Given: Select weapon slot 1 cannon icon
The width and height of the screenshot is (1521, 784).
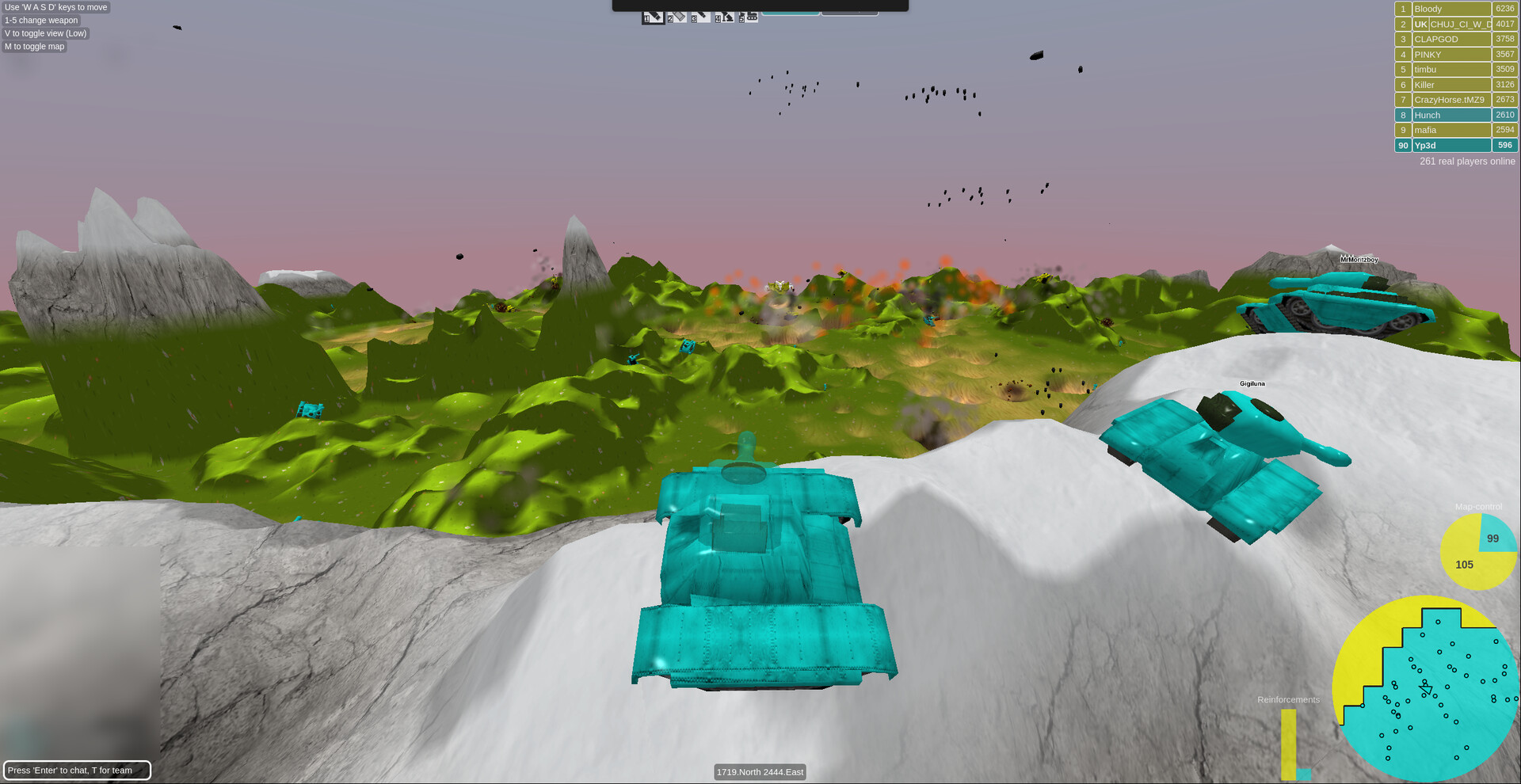Looking at the screenshot, I should [653, 17].
